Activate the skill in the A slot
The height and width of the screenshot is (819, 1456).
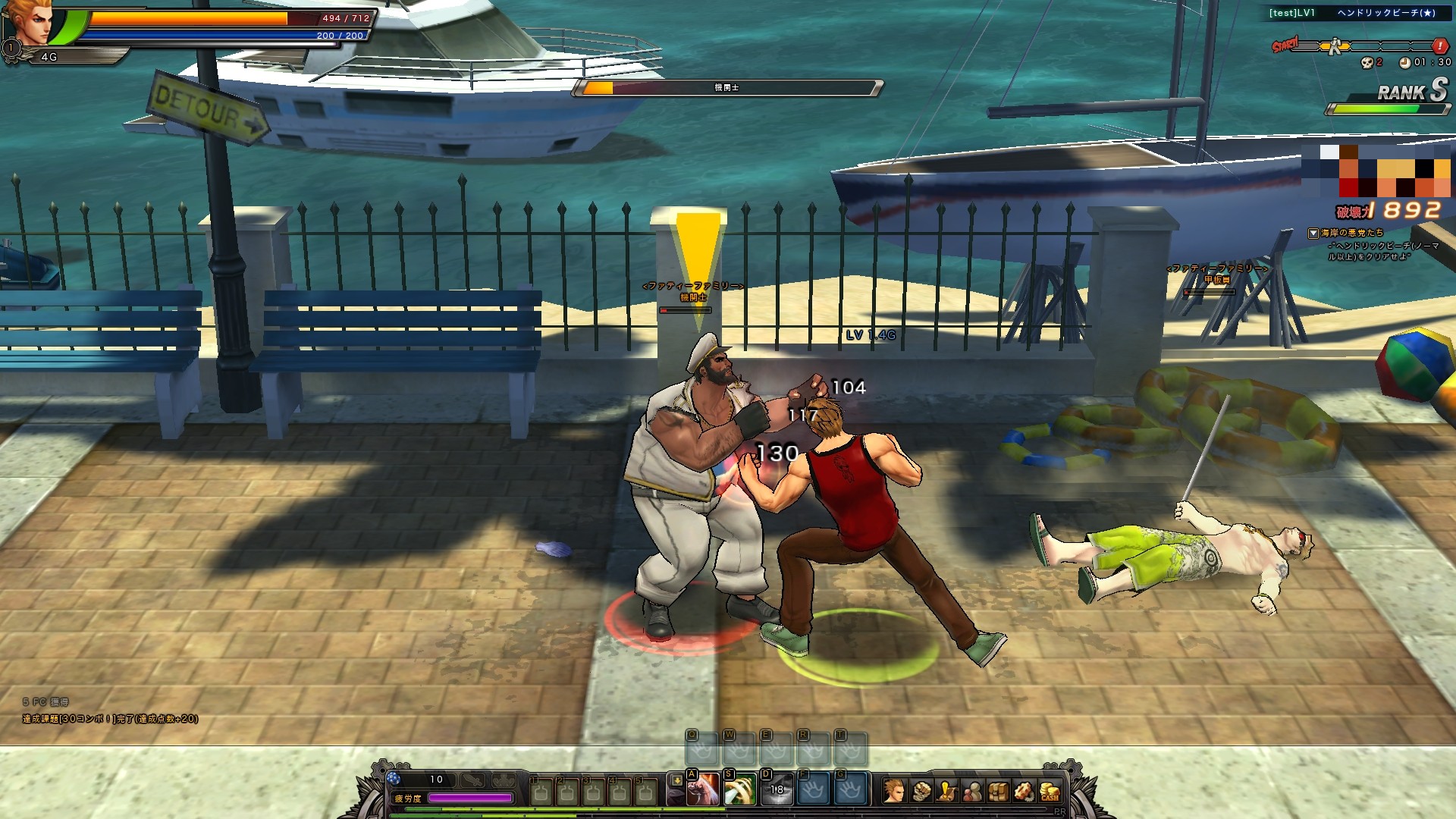pos(703,790)
